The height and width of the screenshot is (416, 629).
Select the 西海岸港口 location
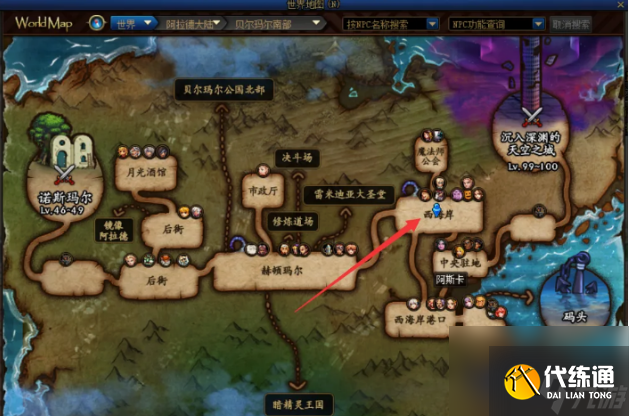pyautogui.click(x=419, y=320)
